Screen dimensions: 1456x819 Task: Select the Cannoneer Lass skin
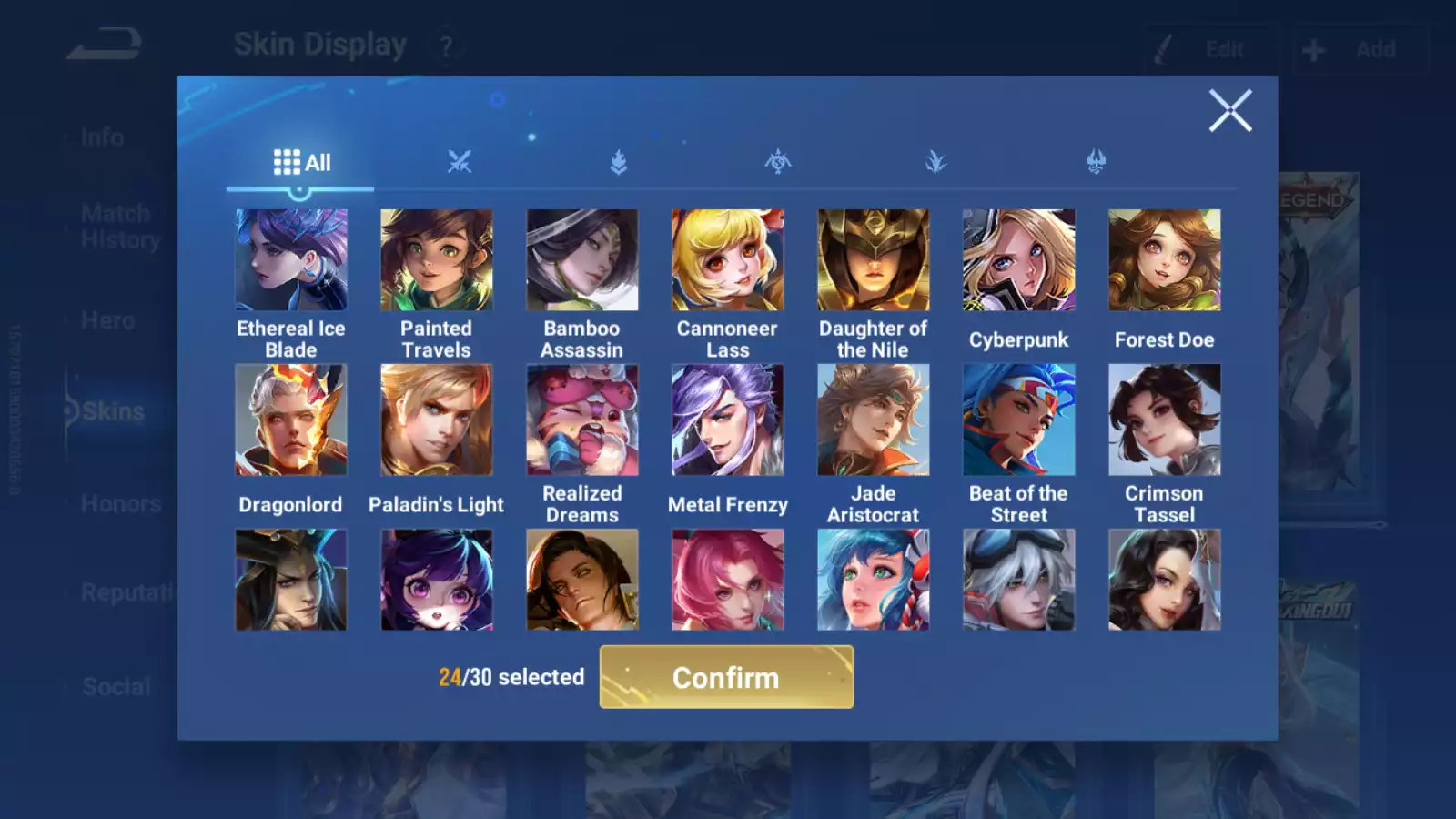tap(728, 260)
